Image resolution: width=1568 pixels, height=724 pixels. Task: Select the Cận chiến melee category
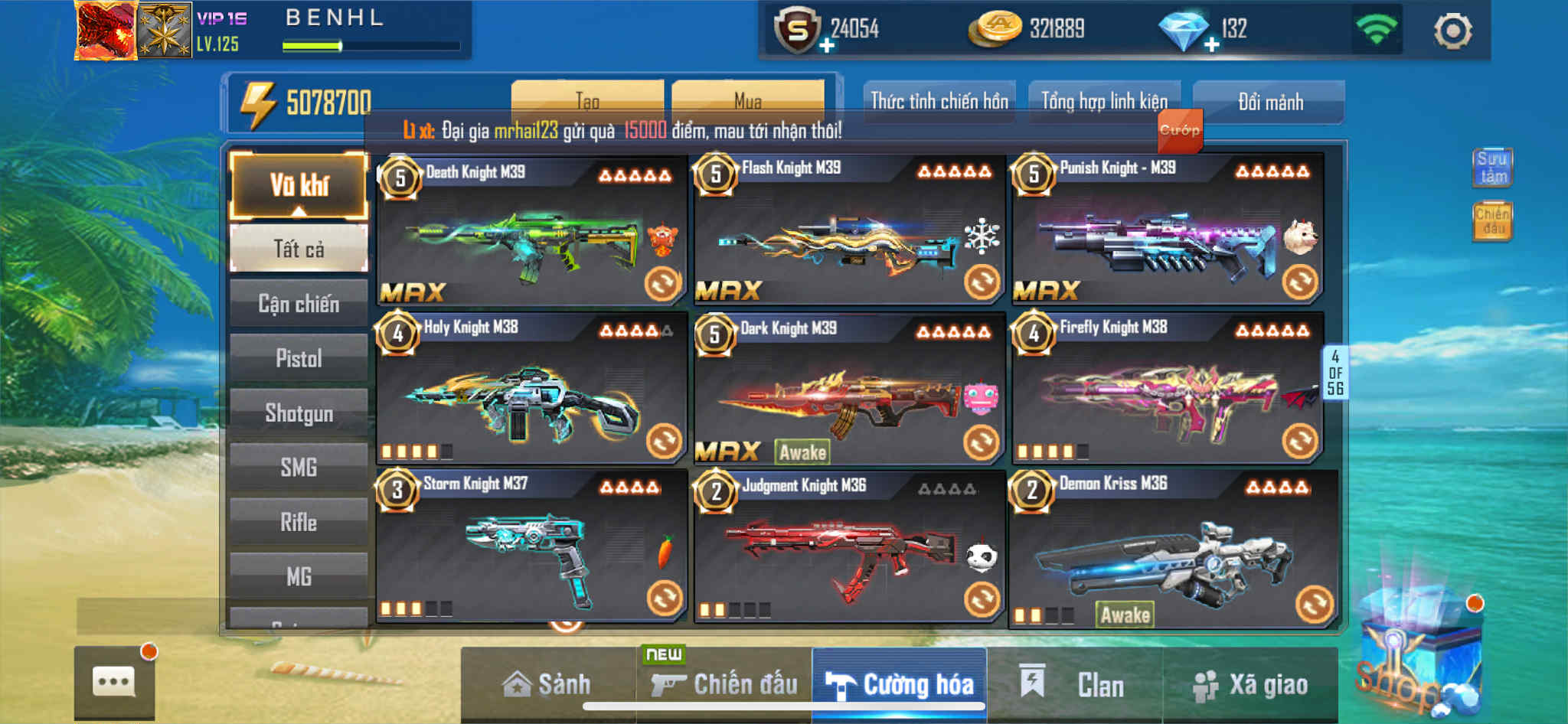point(299,304)
